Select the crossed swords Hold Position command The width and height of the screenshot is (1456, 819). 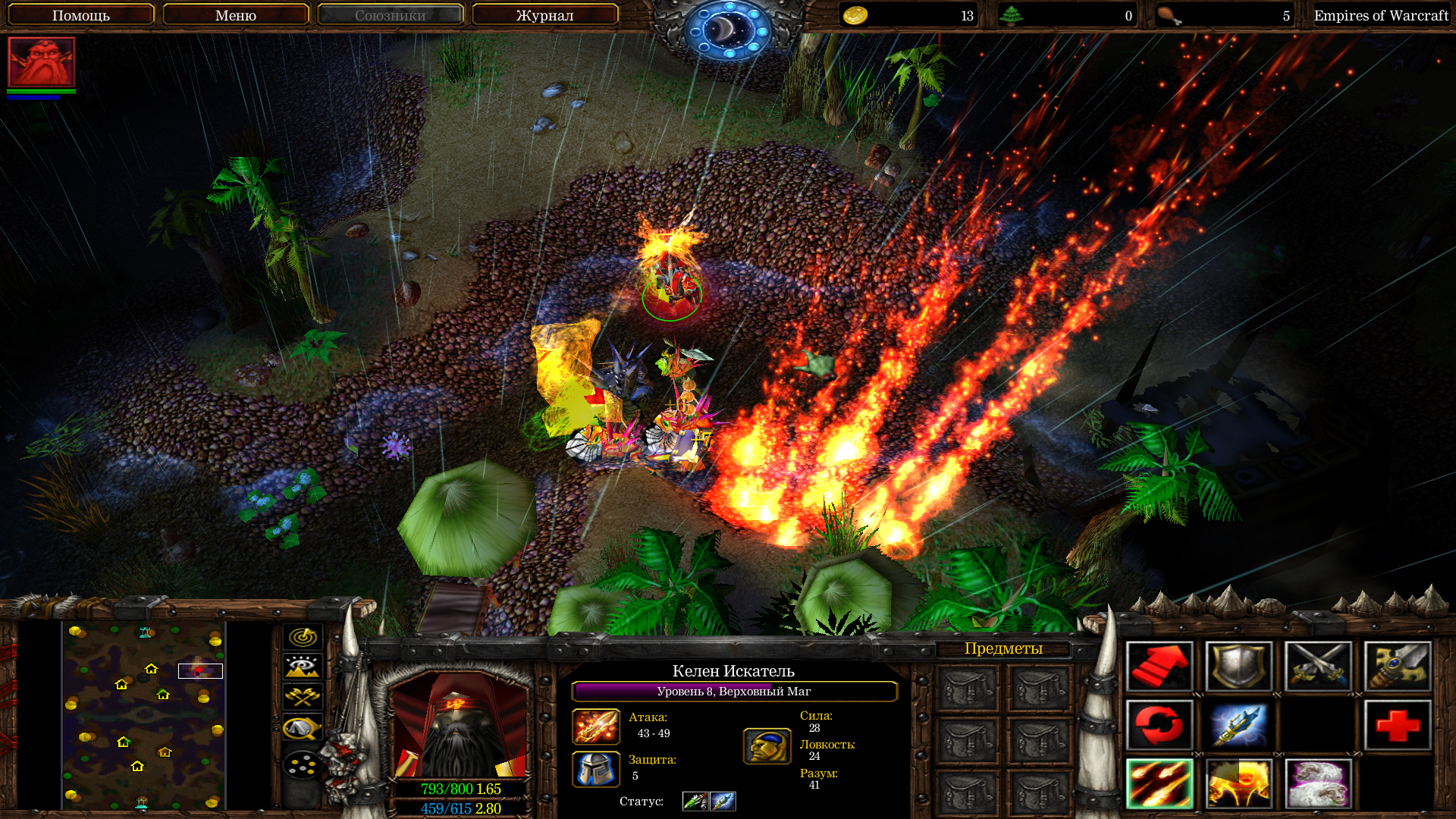click(1318, 667)
